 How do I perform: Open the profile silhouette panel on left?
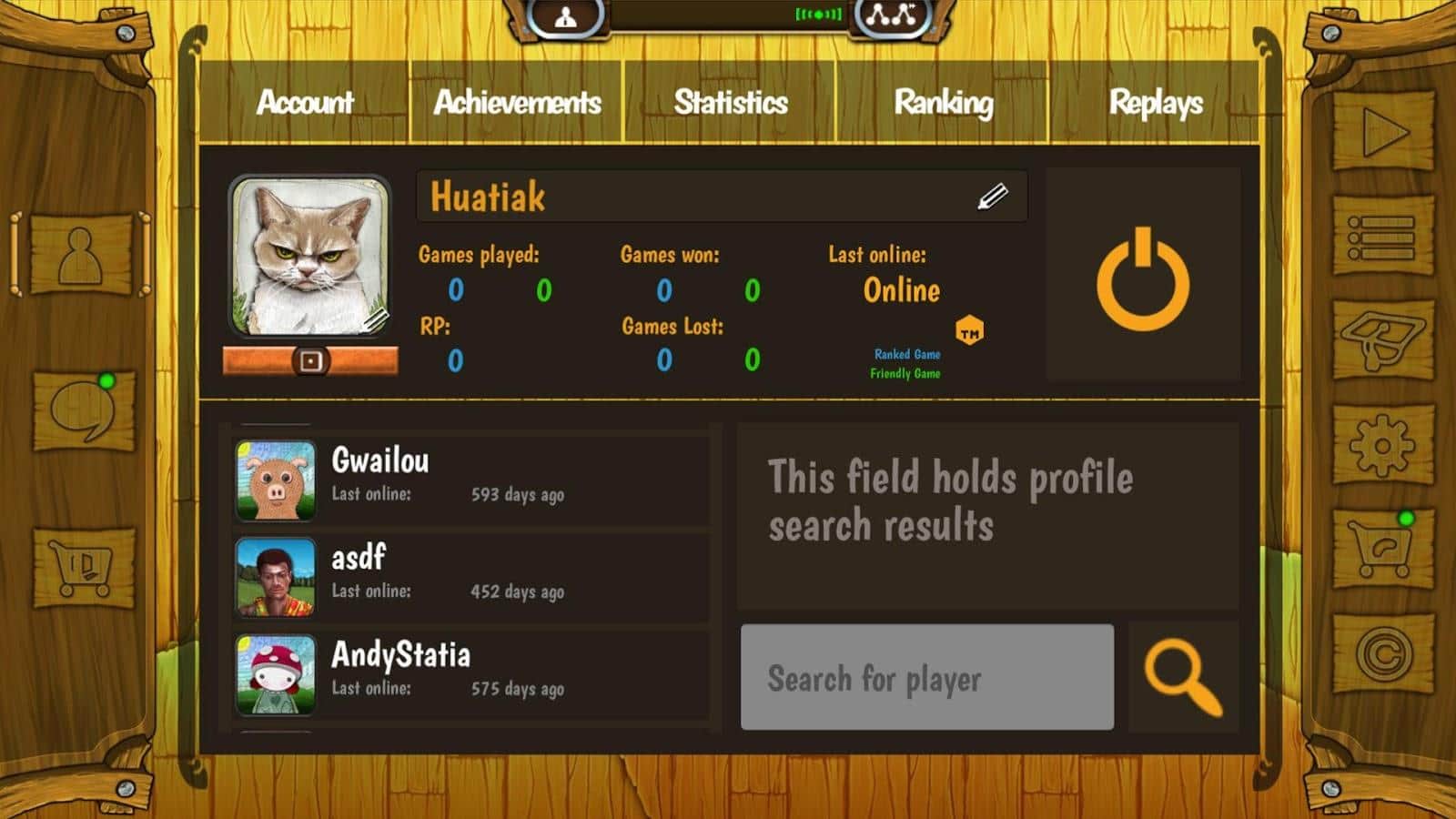80,254
